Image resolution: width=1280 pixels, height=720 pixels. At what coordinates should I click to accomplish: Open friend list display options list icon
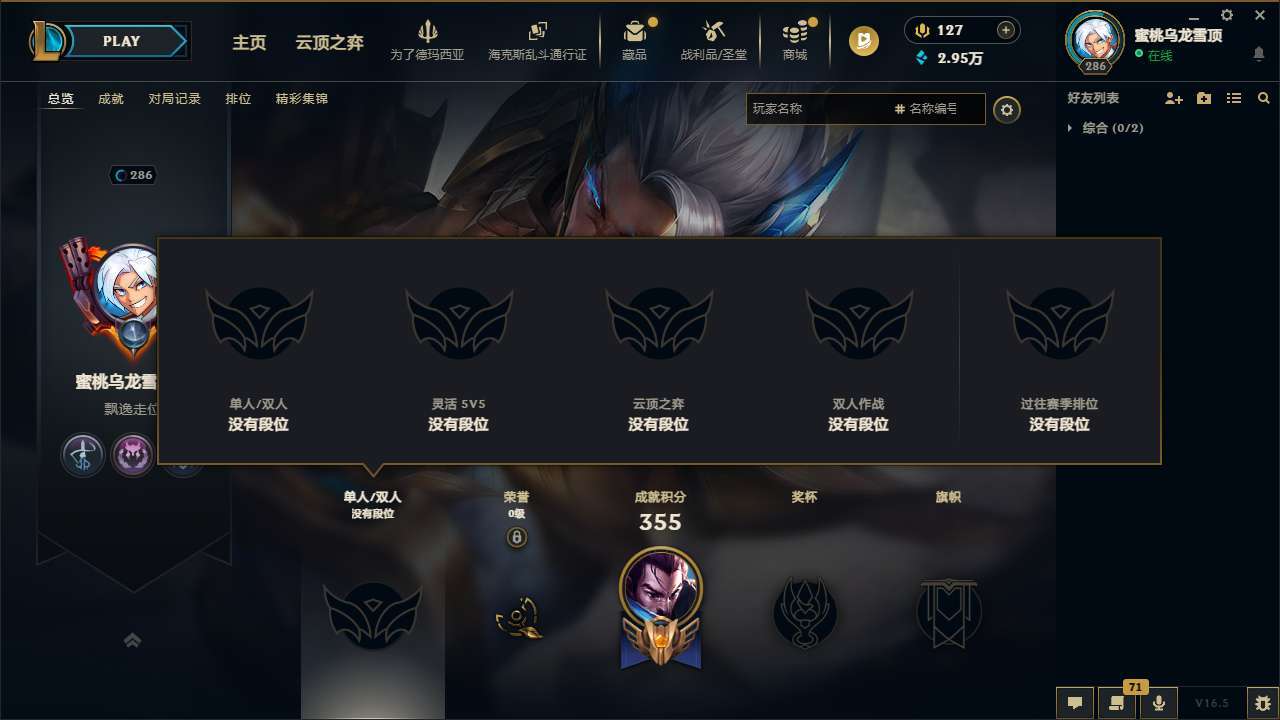coord(1233,98)
